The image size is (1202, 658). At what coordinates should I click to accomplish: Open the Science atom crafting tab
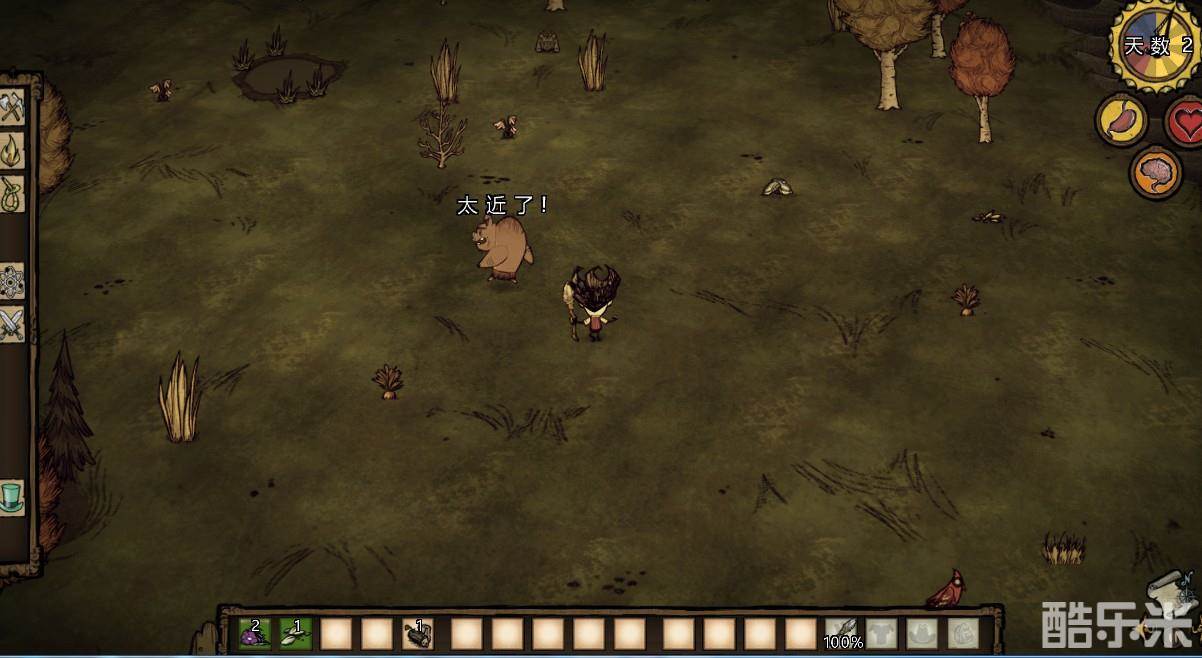[x=11, y=281]
